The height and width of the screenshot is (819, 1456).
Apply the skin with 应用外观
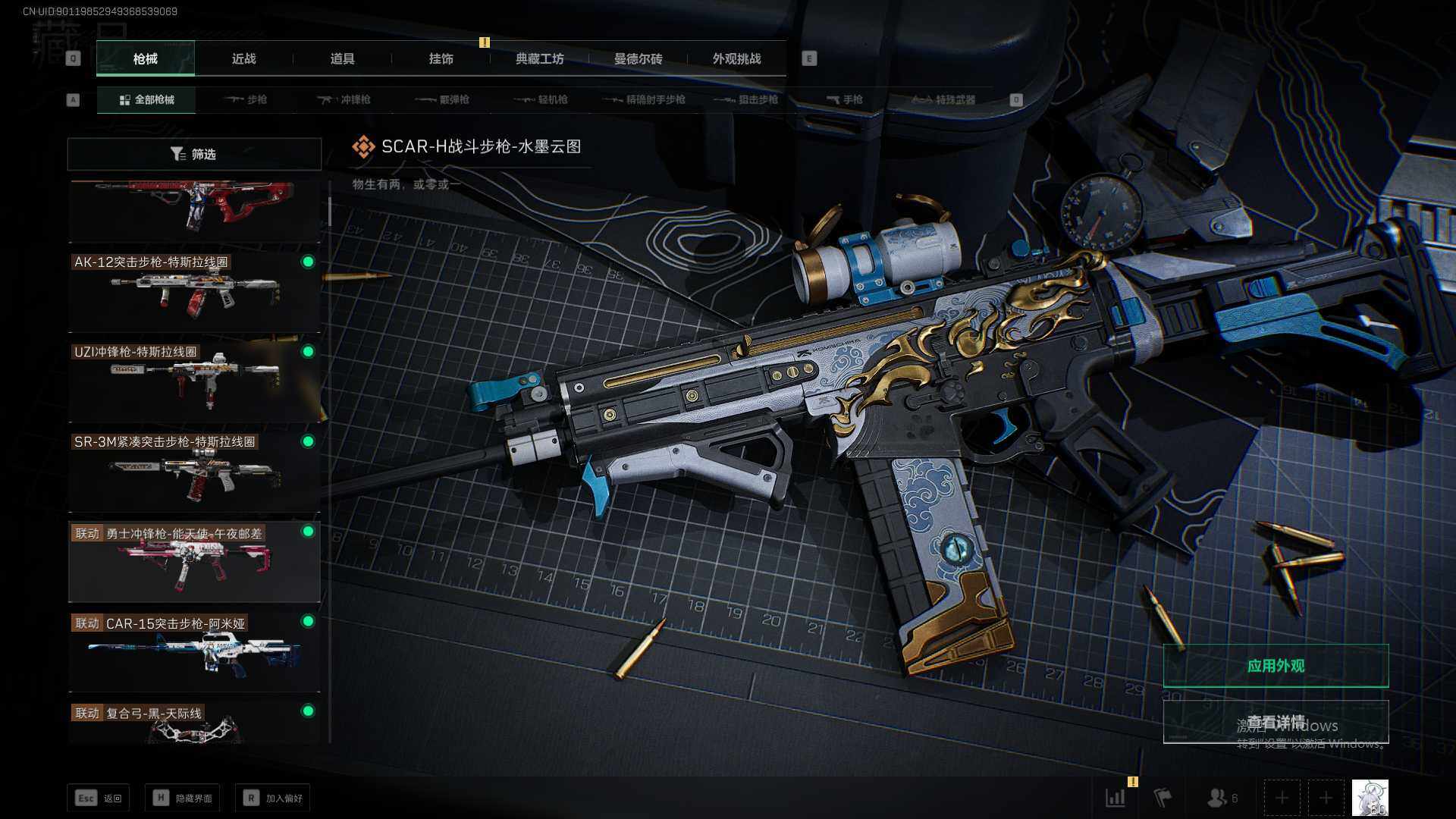[1276, 666]
